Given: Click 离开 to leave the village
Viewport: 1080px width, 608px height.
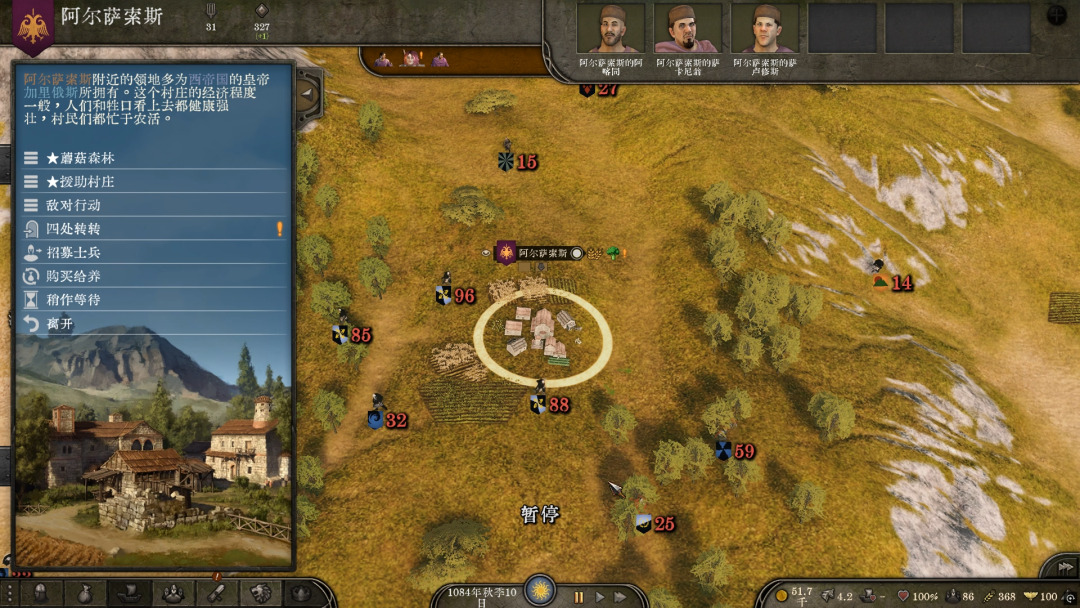Looking at the screenshot, I should click(60, 323).
